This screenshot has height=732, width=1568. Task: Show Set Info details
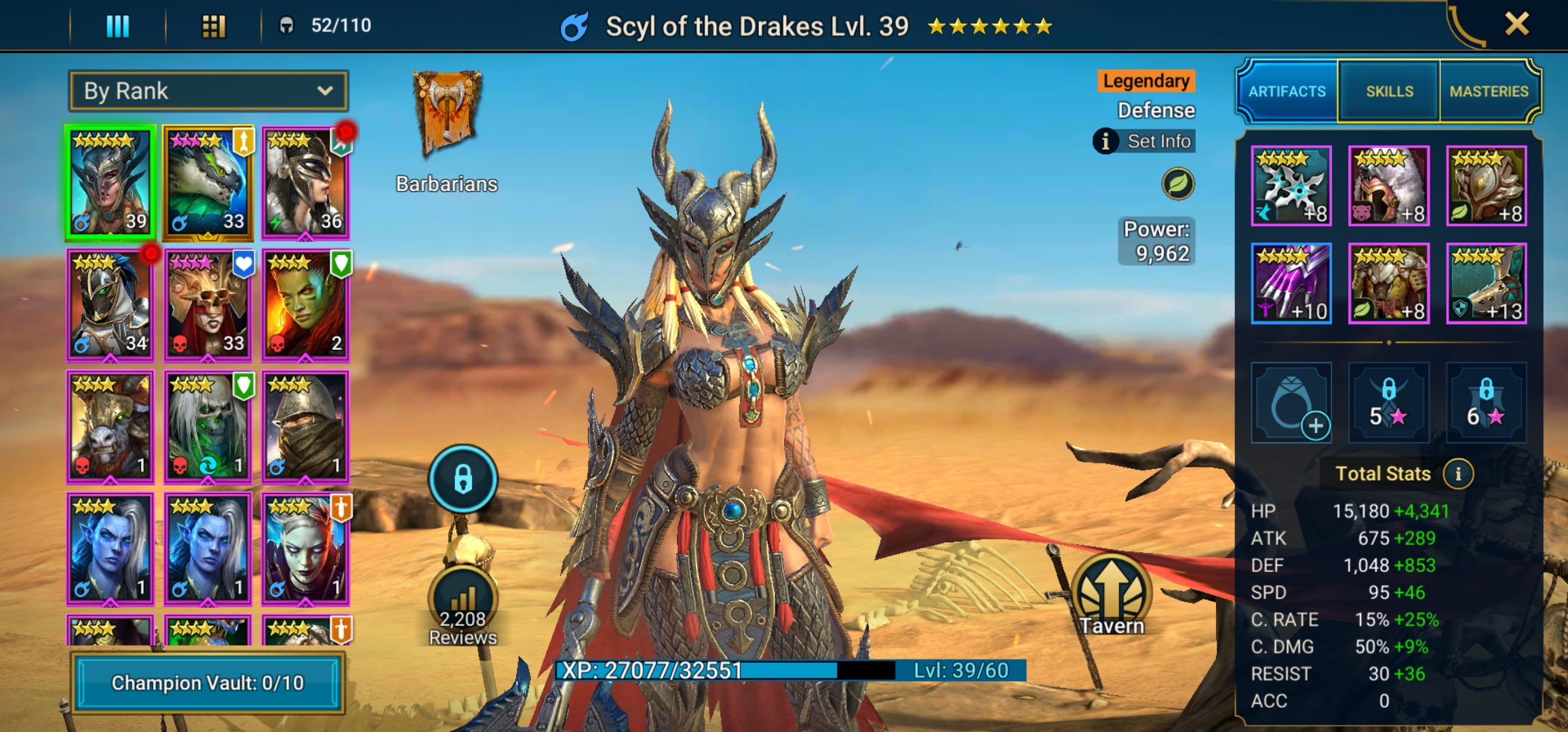(x=1145, y=141)
